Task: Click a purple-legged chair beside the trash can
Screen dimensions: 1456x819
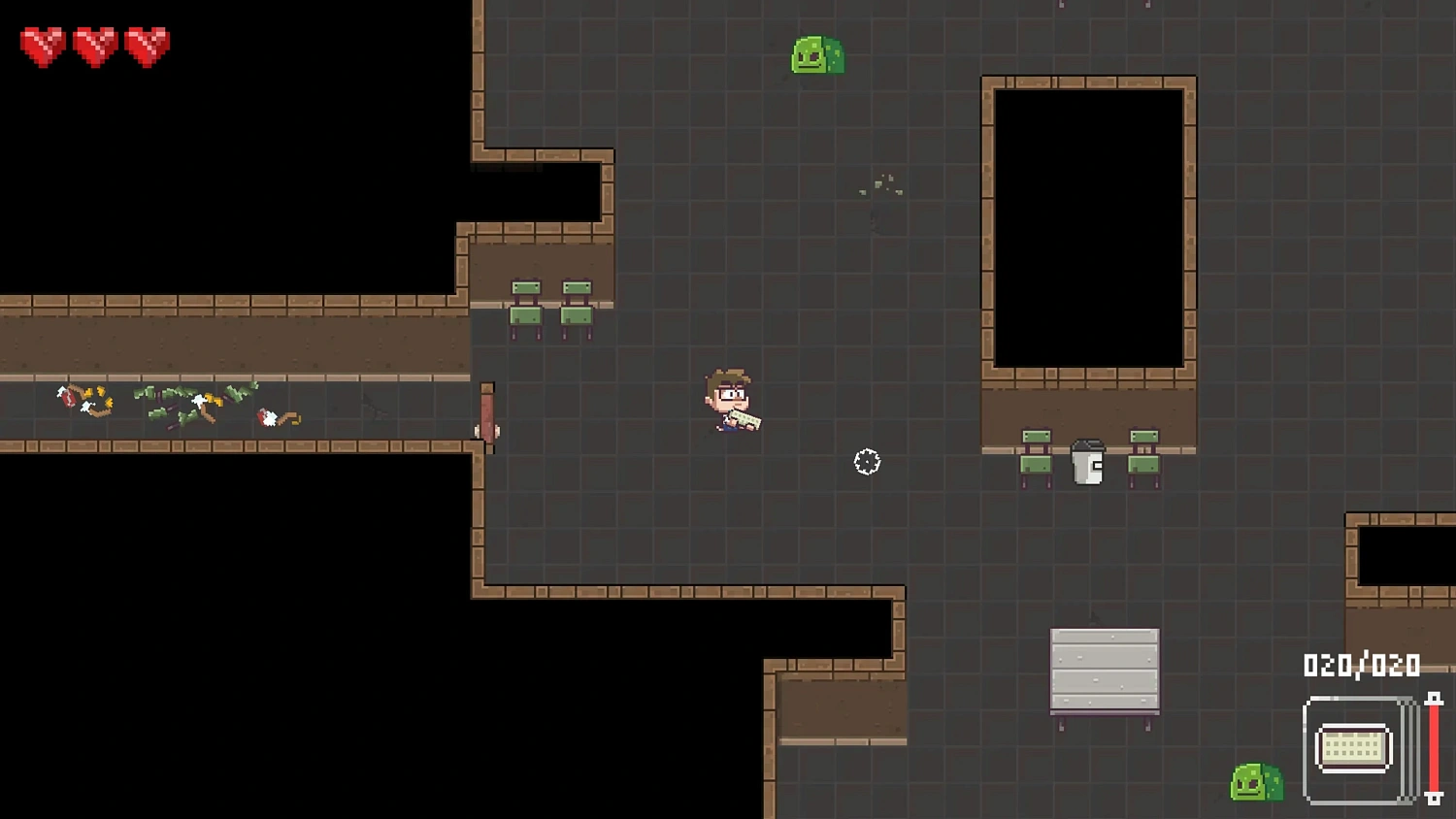Action: pyautogui.click(x=1034, y=464)
